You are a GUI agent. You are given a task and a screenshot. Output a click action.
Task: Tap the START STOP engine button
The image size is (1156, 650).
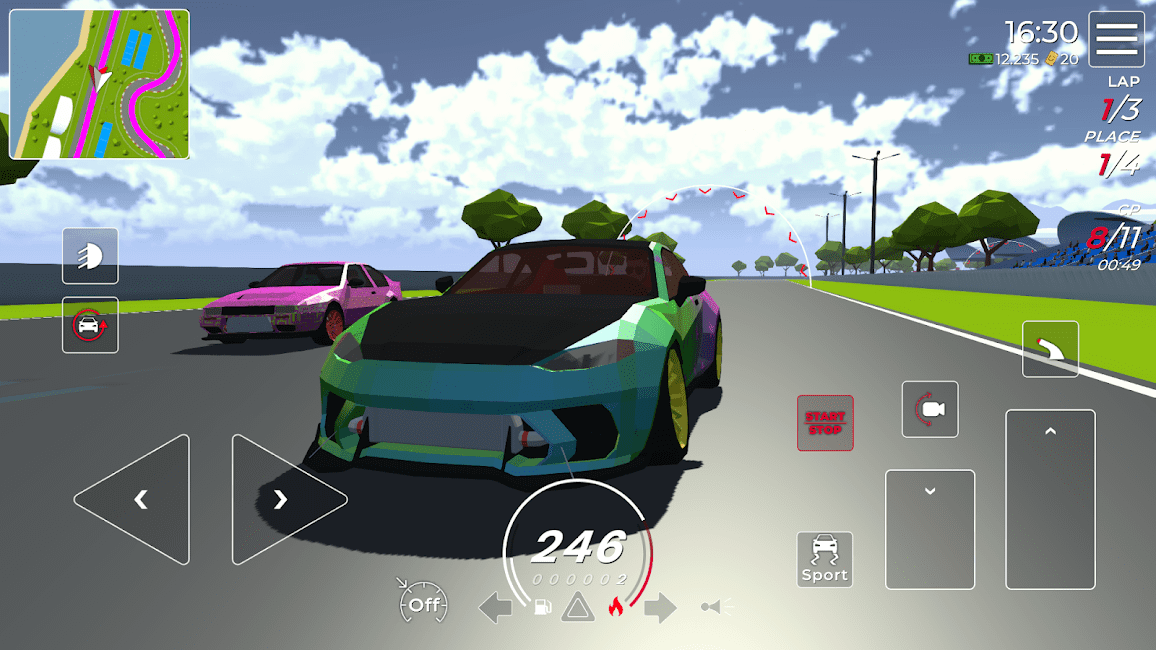(825, 423)
